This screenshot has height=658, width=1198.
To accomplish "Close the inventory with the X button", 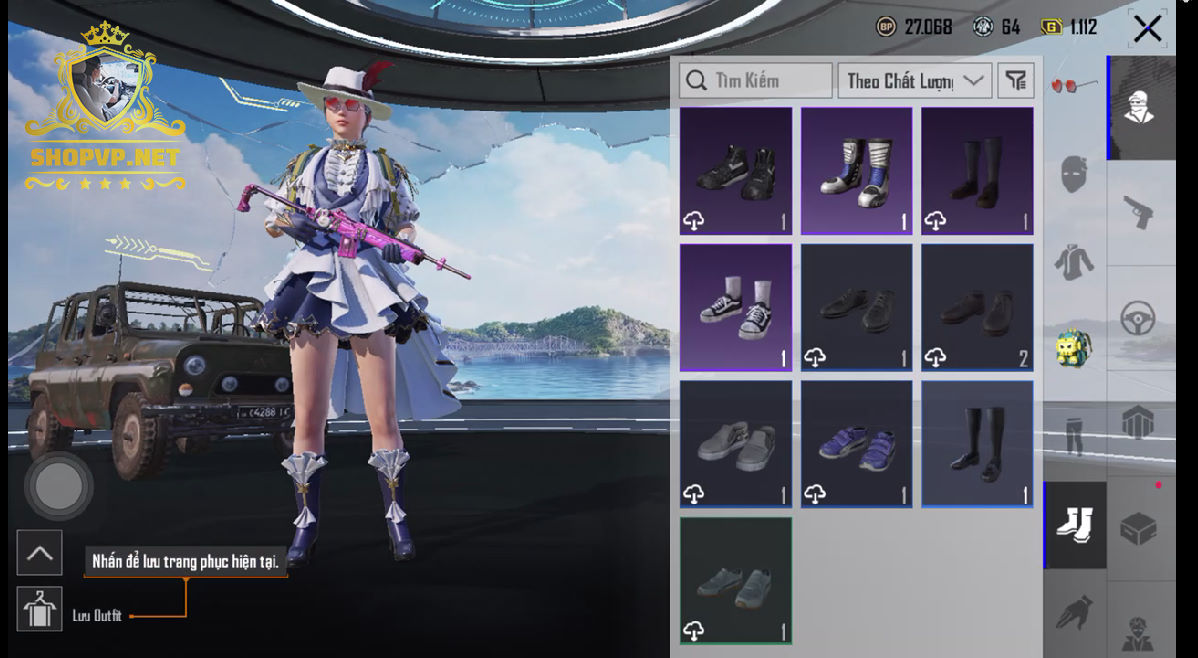I will (1147, 28).
